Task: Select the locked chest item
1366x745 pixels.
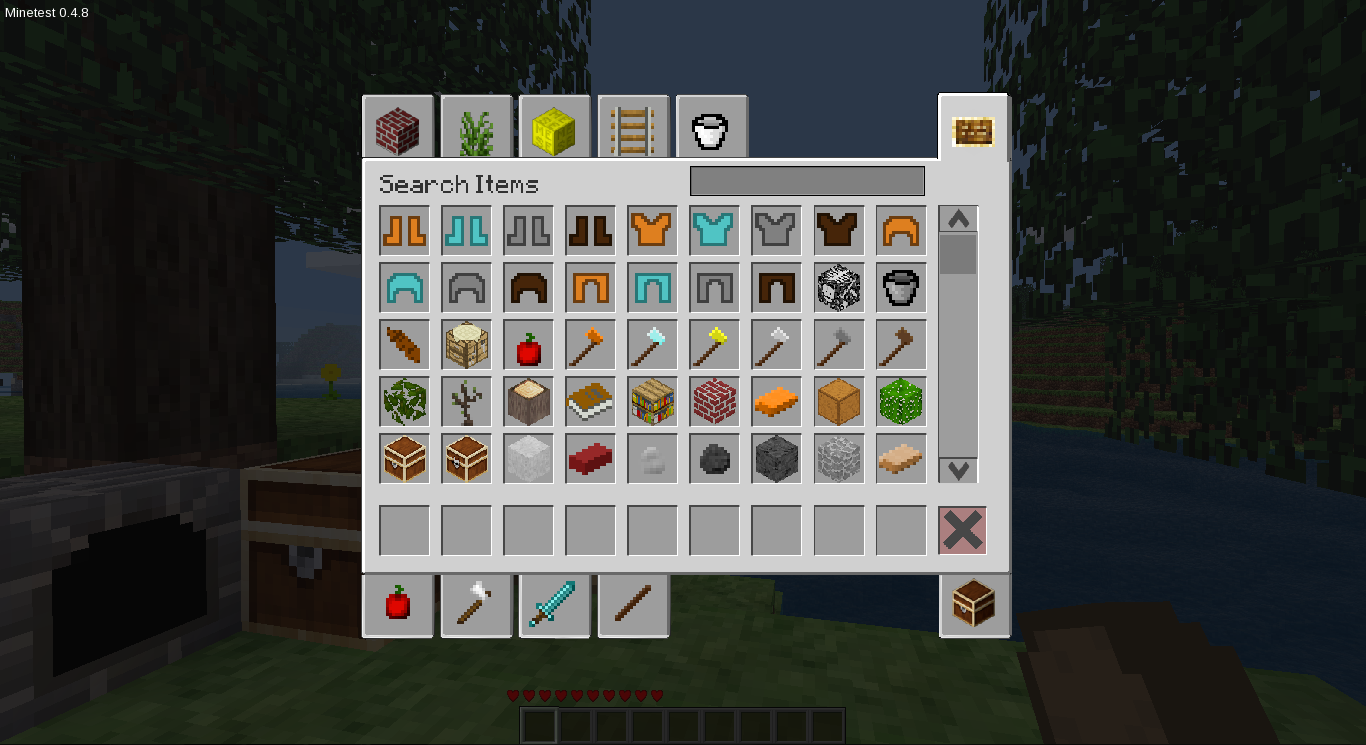Action: (466, 458)
